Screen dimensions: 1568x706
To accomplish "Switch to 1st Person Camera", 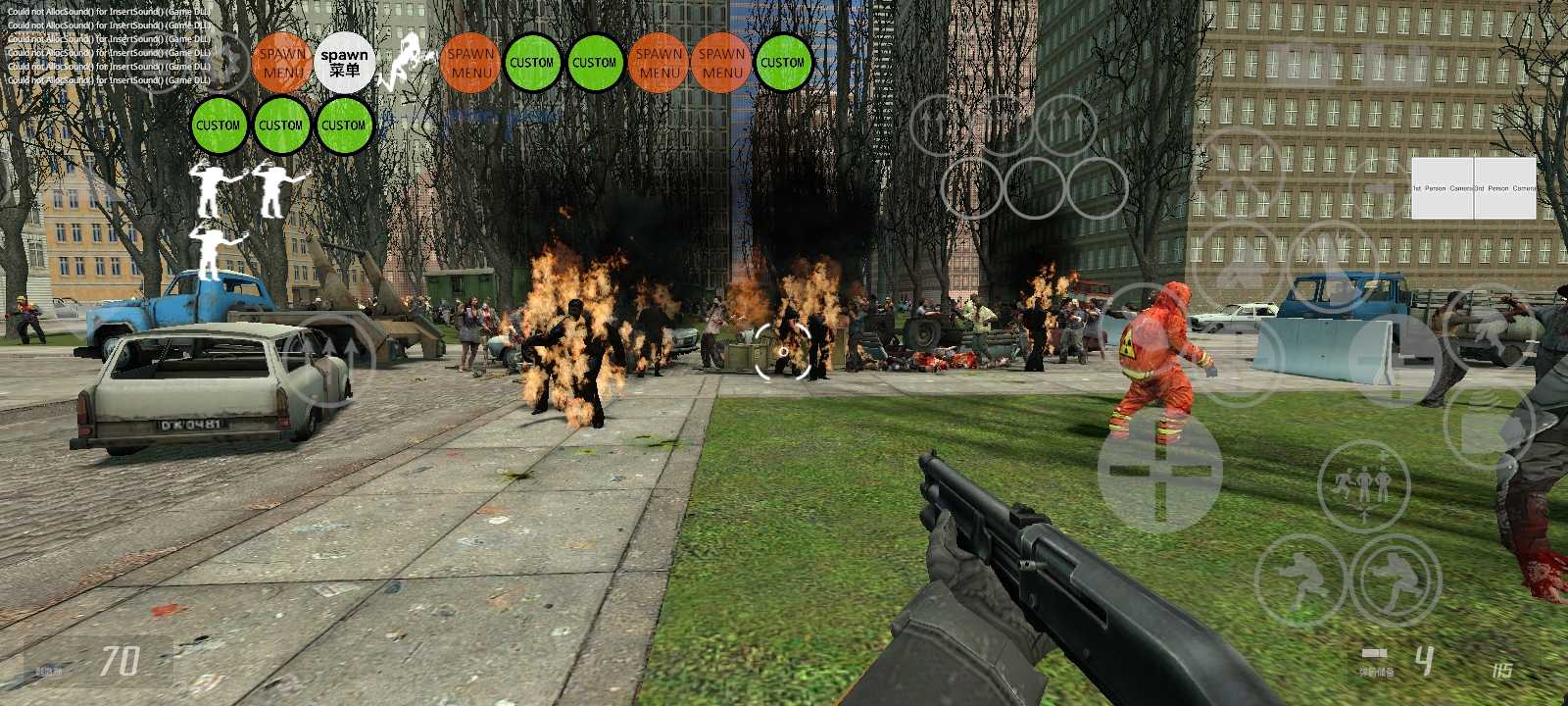I will click(x=1443, y=187).
